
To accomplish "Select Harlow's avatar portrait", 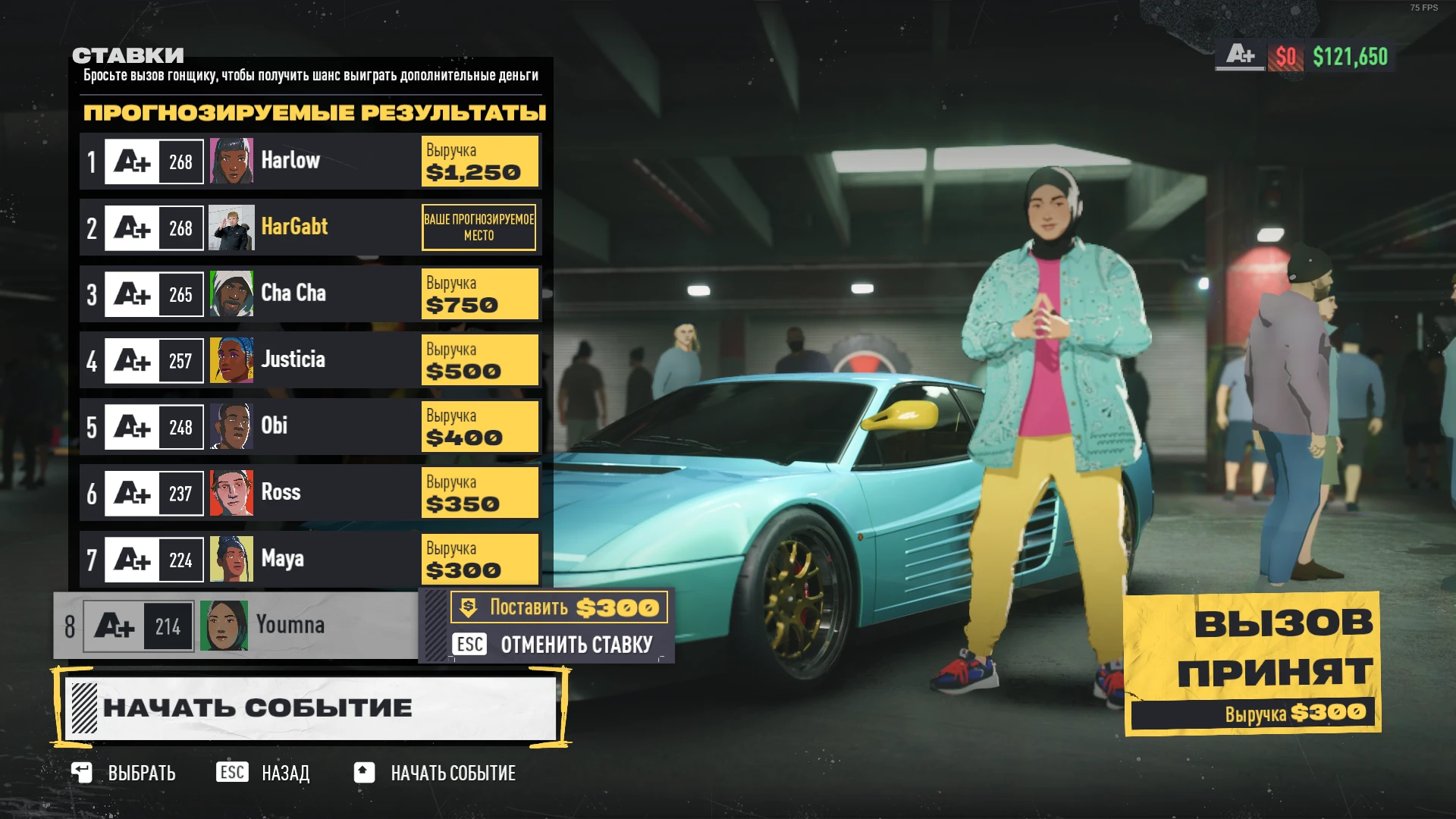I will pos(231,160).
